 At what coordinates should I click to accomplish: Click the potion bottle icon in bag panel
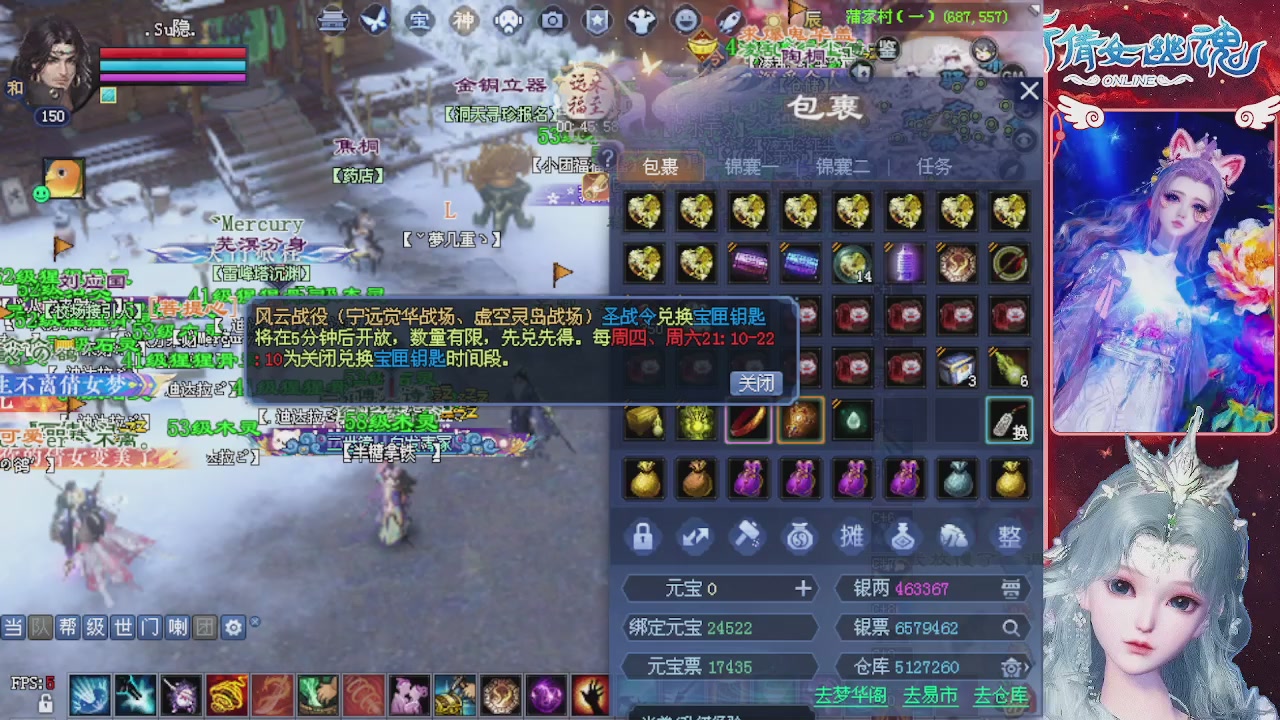point(903,537)
